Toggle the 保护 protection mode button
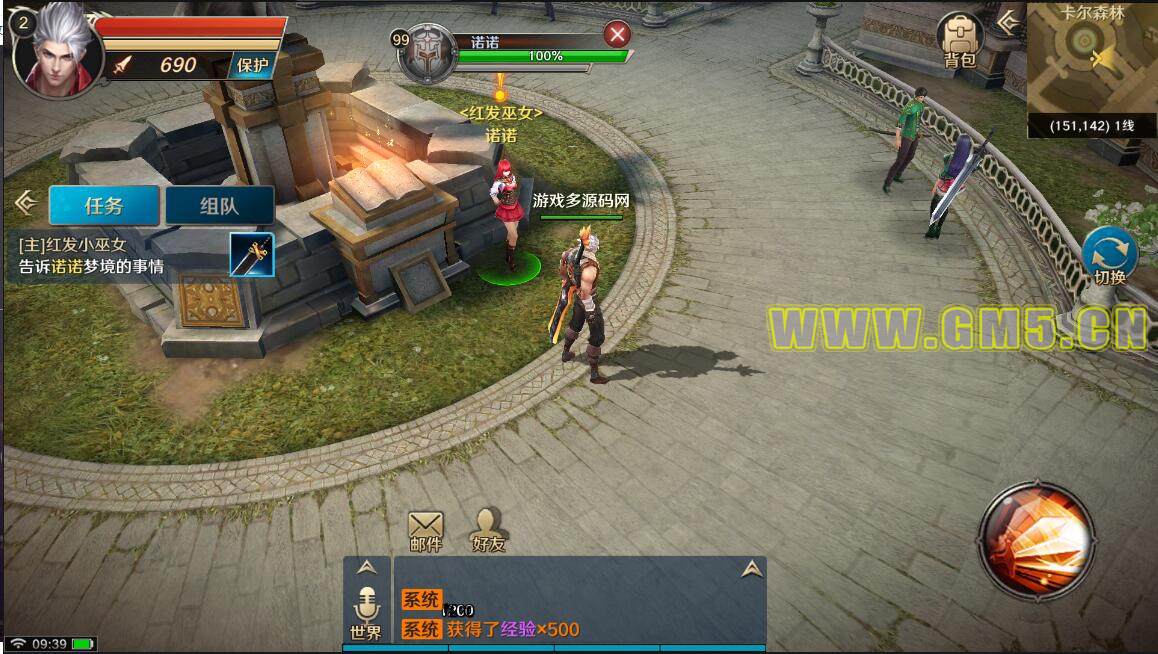Viewport: 1158px width, 654px height. (x=252, y=66)
